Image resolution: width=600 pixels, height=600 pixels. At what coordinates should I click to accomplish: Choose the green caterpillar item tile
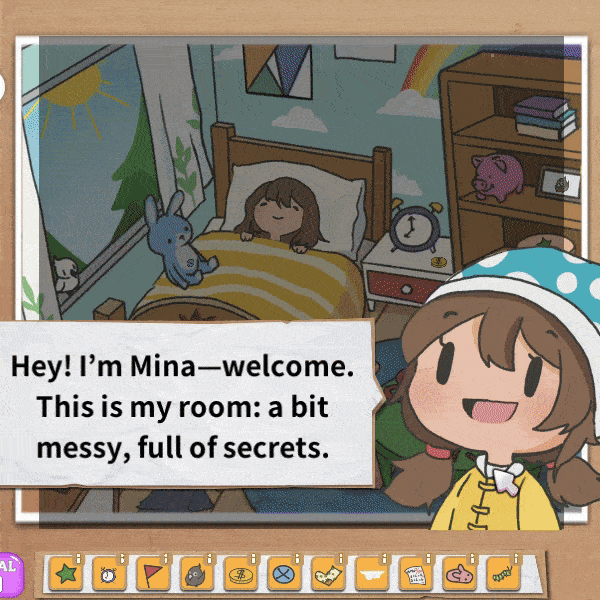[501, 575]
